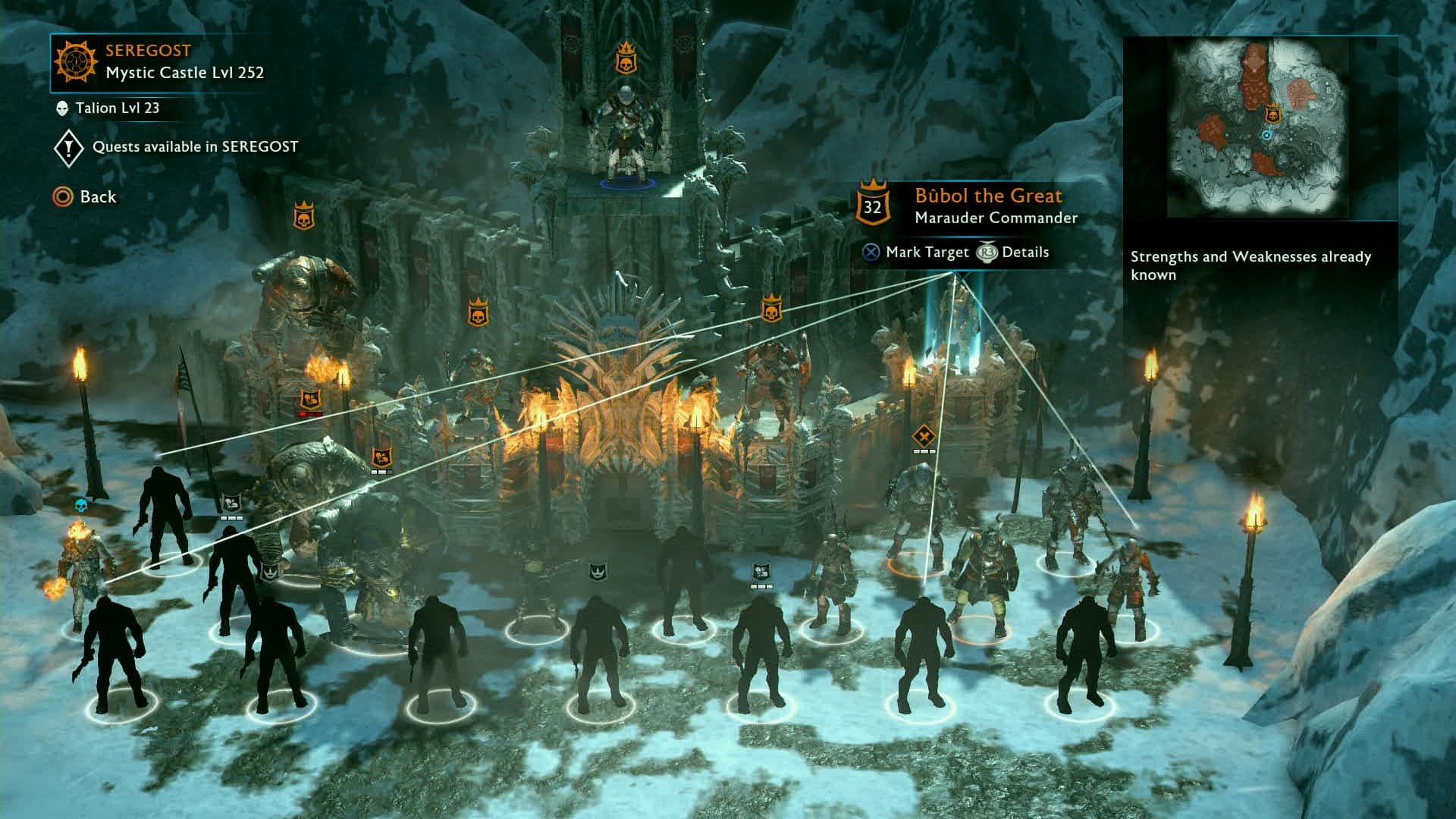Click the level 32 badge of Bûbol
This screenshot has width=1456, height=819.
coord(873,206)
